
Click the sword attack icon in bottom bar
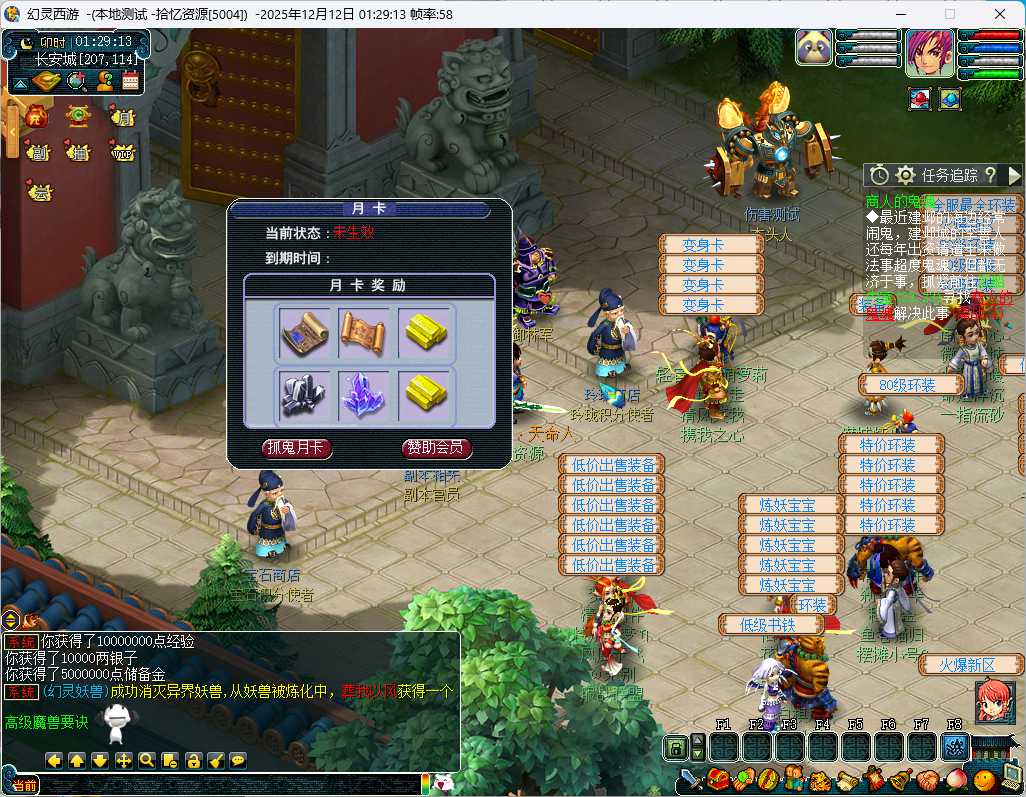tap(690, 779)
